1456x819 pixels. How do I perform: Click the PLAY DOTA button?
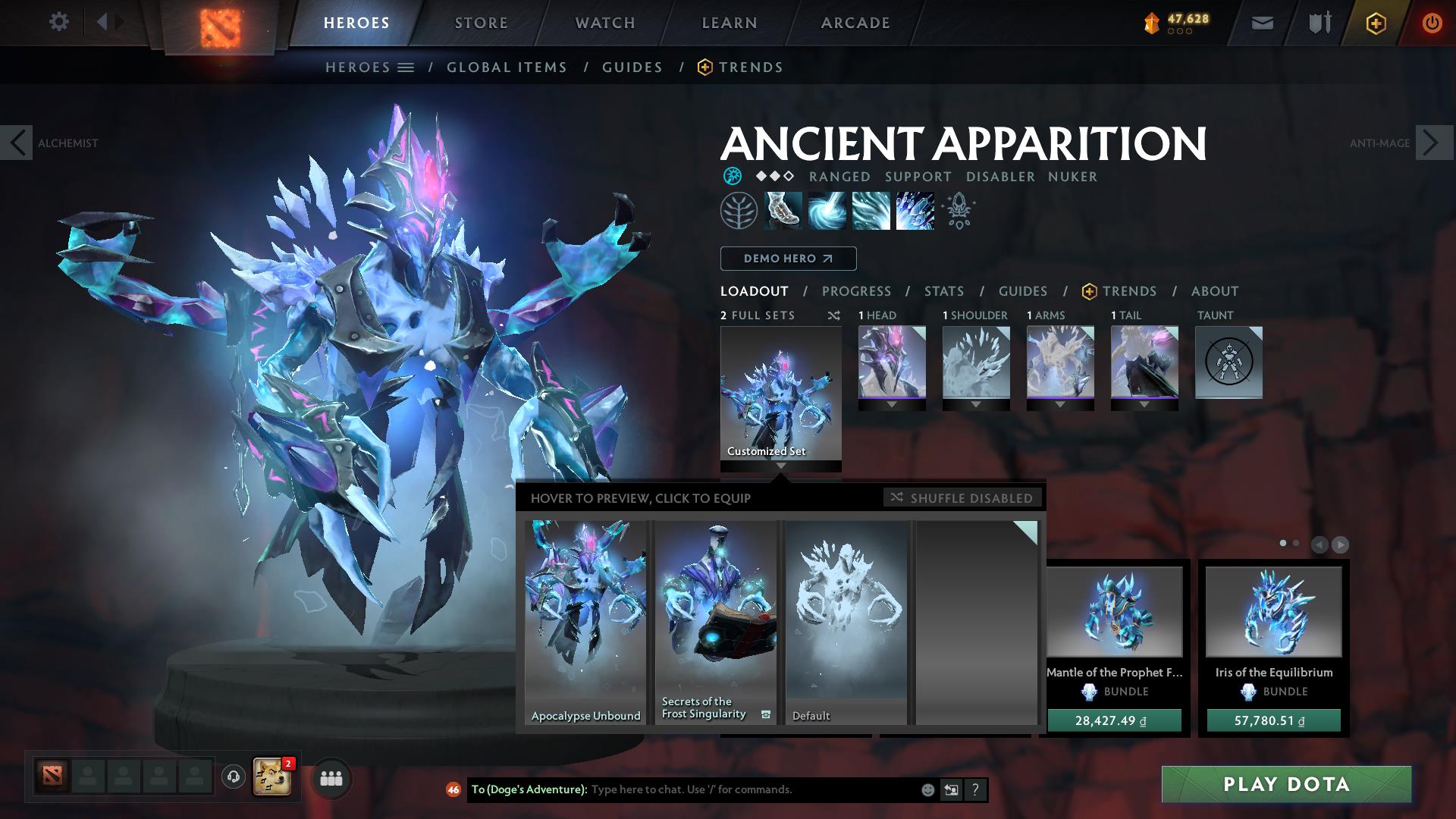pyautogui.click(x=1286, y=784)
